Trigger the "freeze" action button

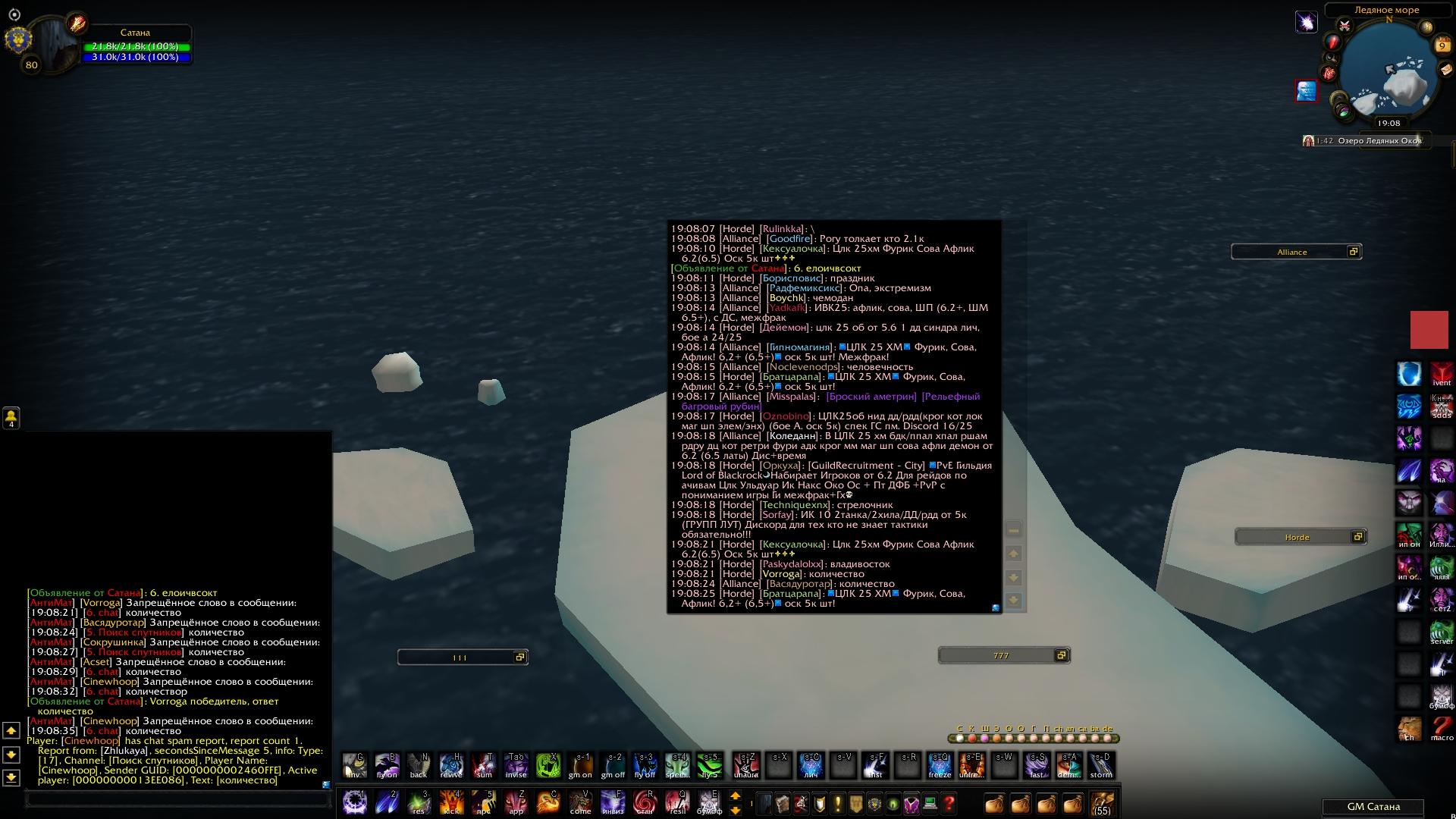940,765
